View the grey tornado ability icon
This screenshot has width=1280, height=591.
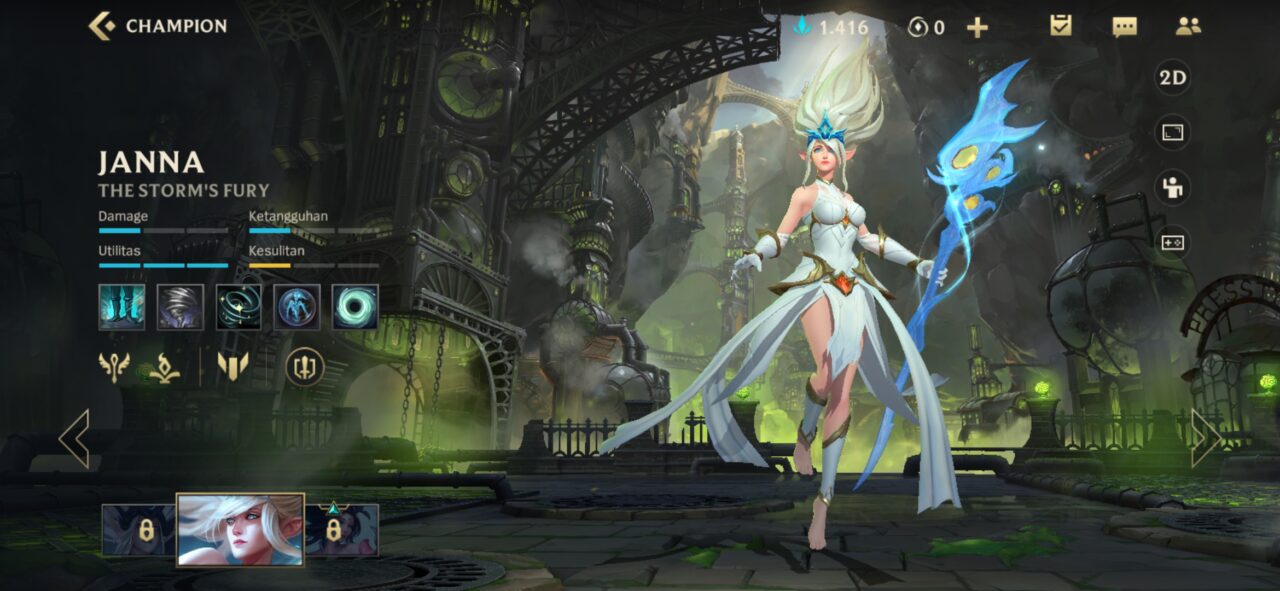click(x=180, y=307)
